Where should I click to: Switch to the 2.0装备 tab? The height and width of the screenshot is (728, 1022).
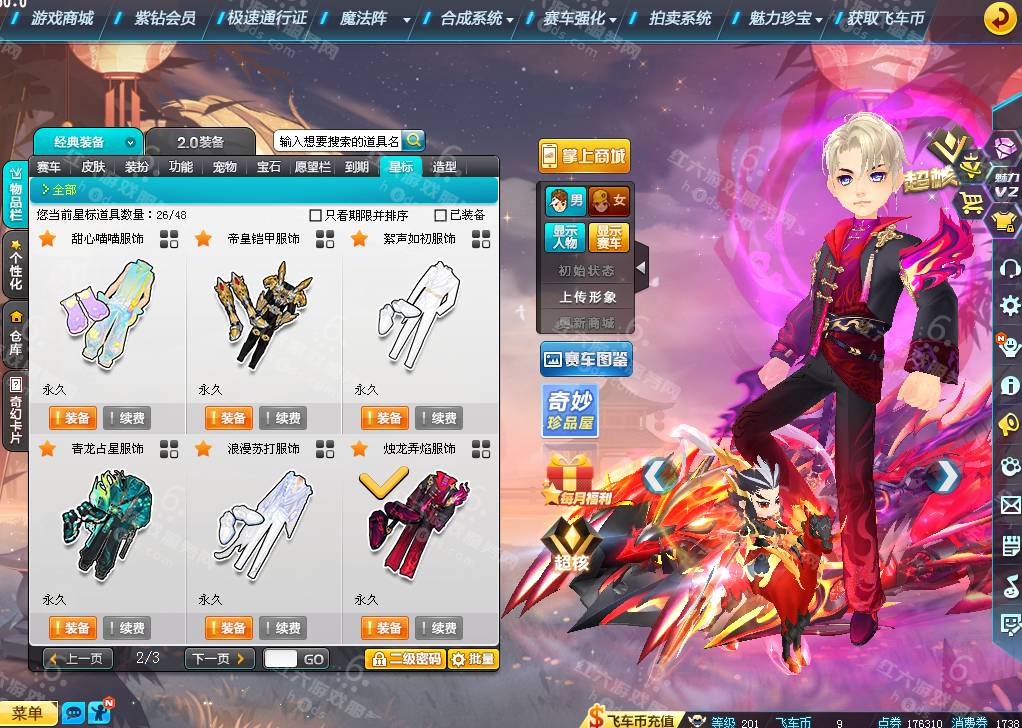pyautogui.click(x=200, y=142)
